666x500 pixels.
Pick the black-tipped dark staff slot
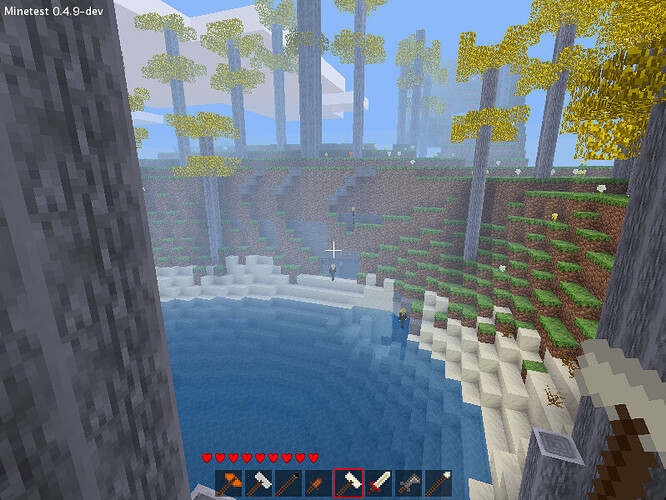click(288, 483)
